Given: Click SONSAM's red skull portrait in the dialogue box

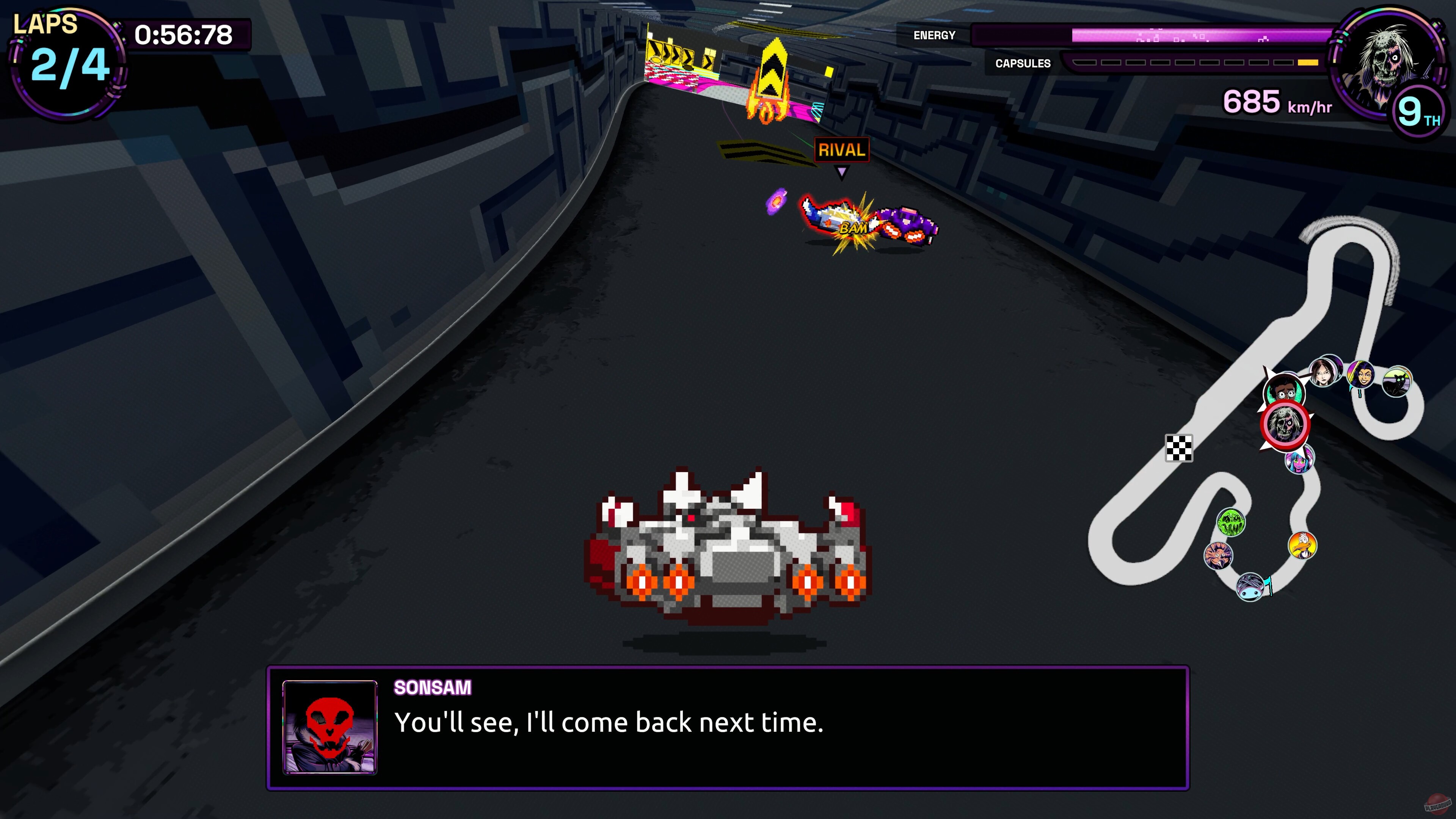Looking at the screenshot, I should click(330, 729).
